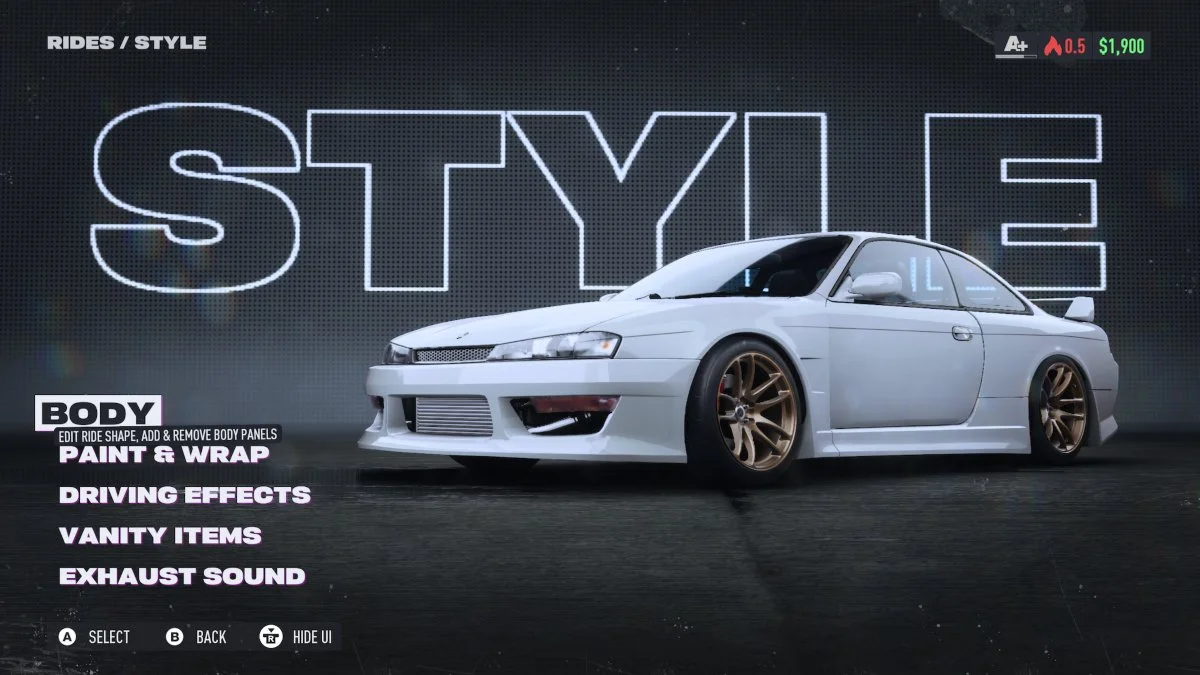Viewport: 1200px width, 675px height.
Task: Open the Vanity Items menu
Action: tap(160, 536)
